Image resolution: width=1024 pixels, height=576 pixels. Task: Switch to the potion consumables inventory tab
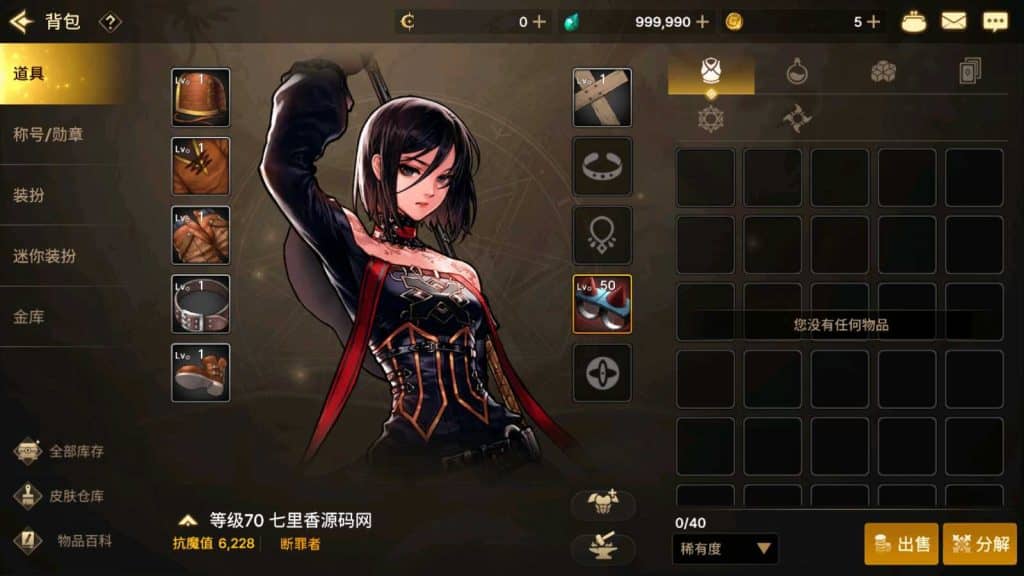pyautogui.click(x=796, y=71)
